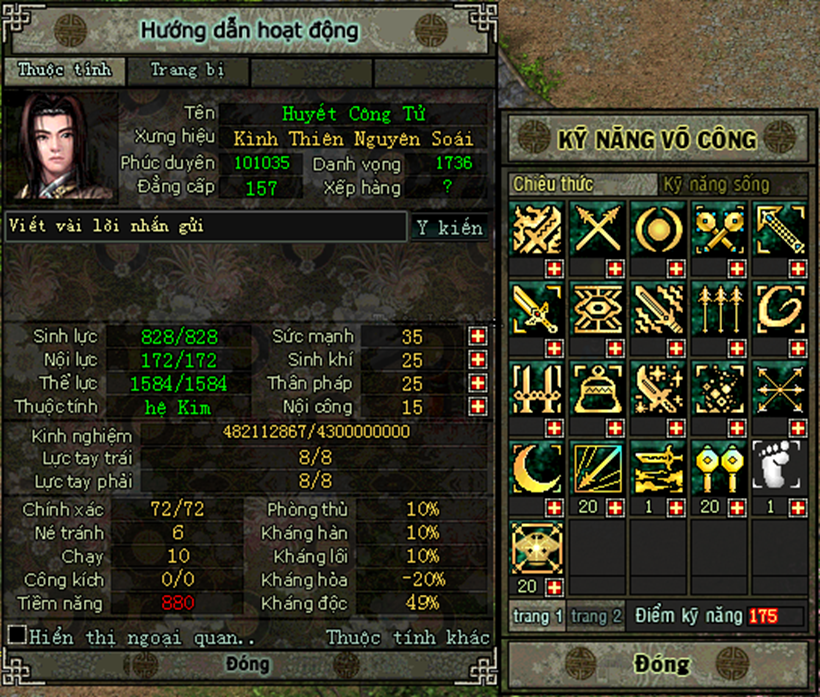Image resolution: width=820 pixels, height=697 pixels.
Task: Raise Thân pháp by one point
Action: [478, 384]
